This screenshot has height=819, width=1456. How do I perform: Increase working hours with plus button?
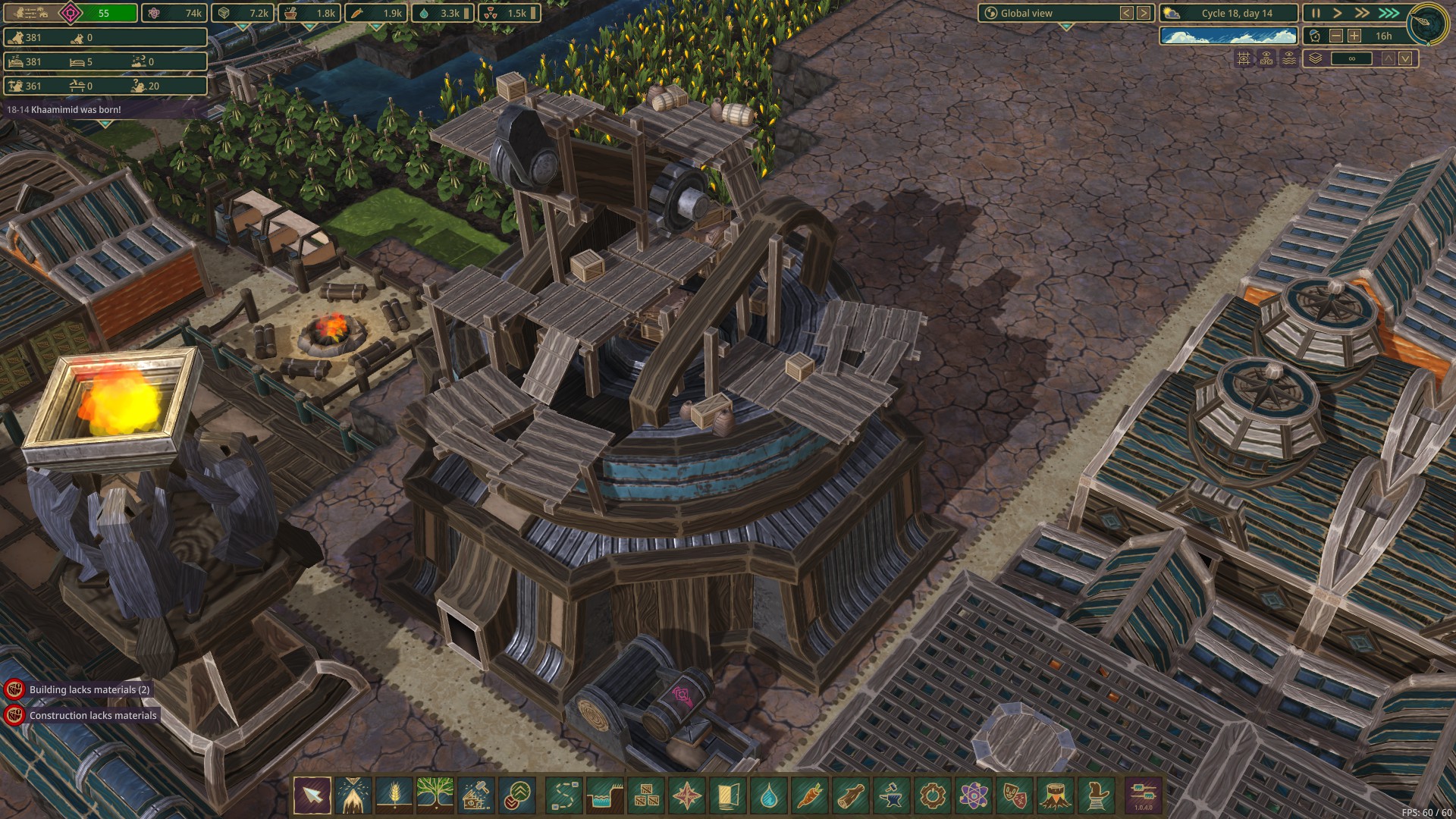point(1354,36)
